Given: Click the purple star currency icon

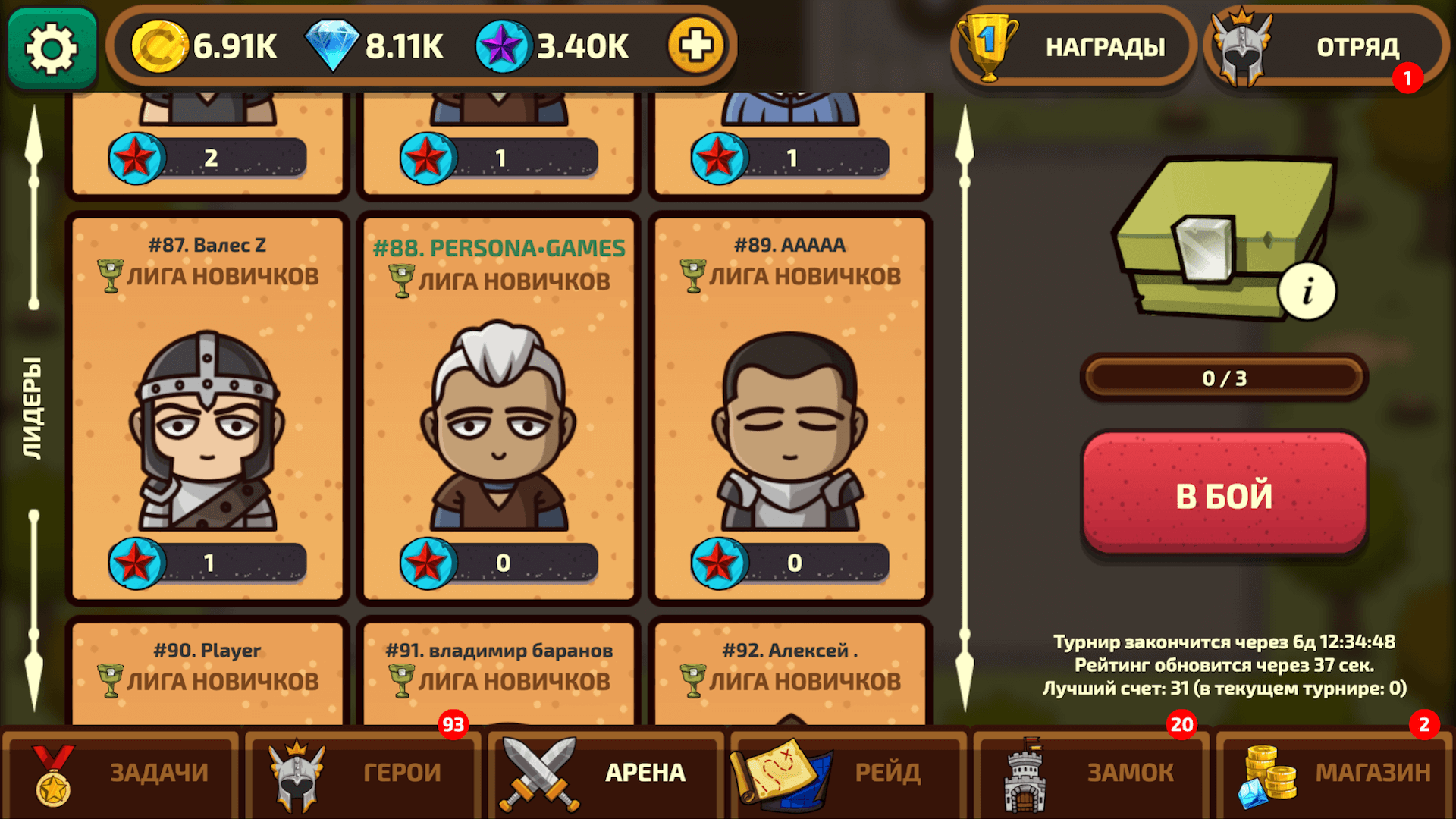Looking at the screenshot, I should 502,45.
